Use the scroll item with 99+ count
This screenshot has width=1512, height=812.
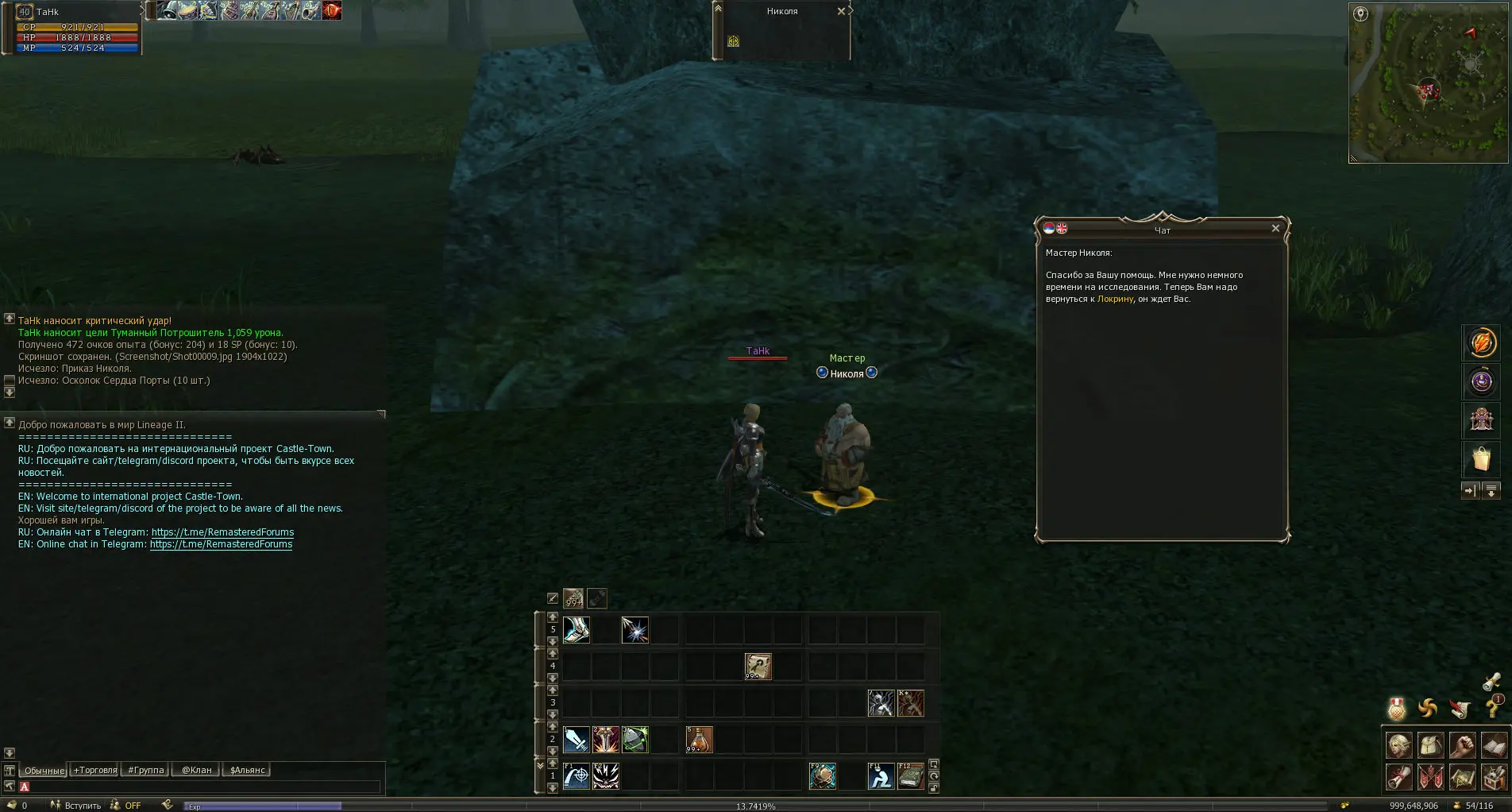758,667
